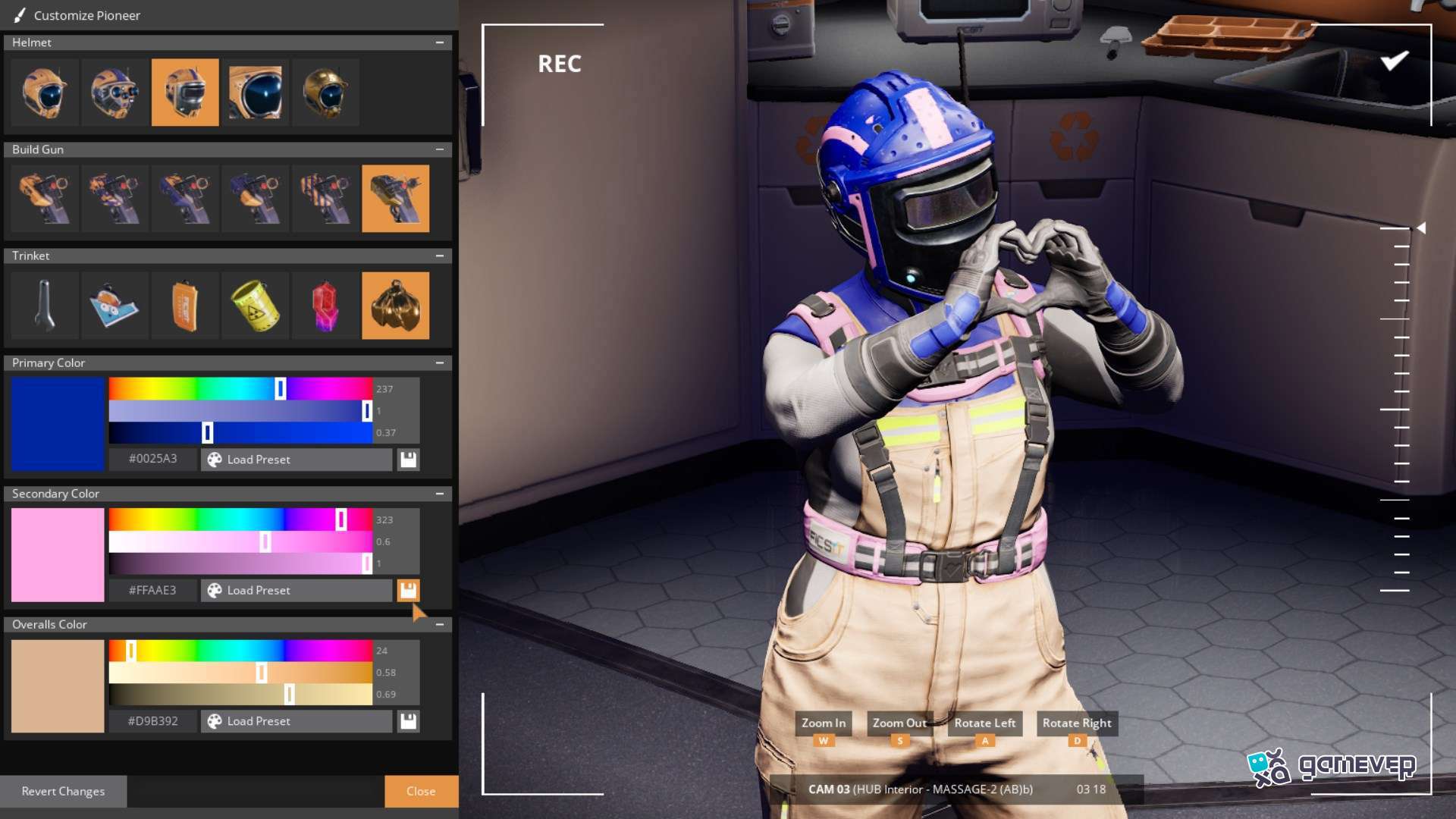
Task: Load Preset for Overalls Color
Action: 296,721
